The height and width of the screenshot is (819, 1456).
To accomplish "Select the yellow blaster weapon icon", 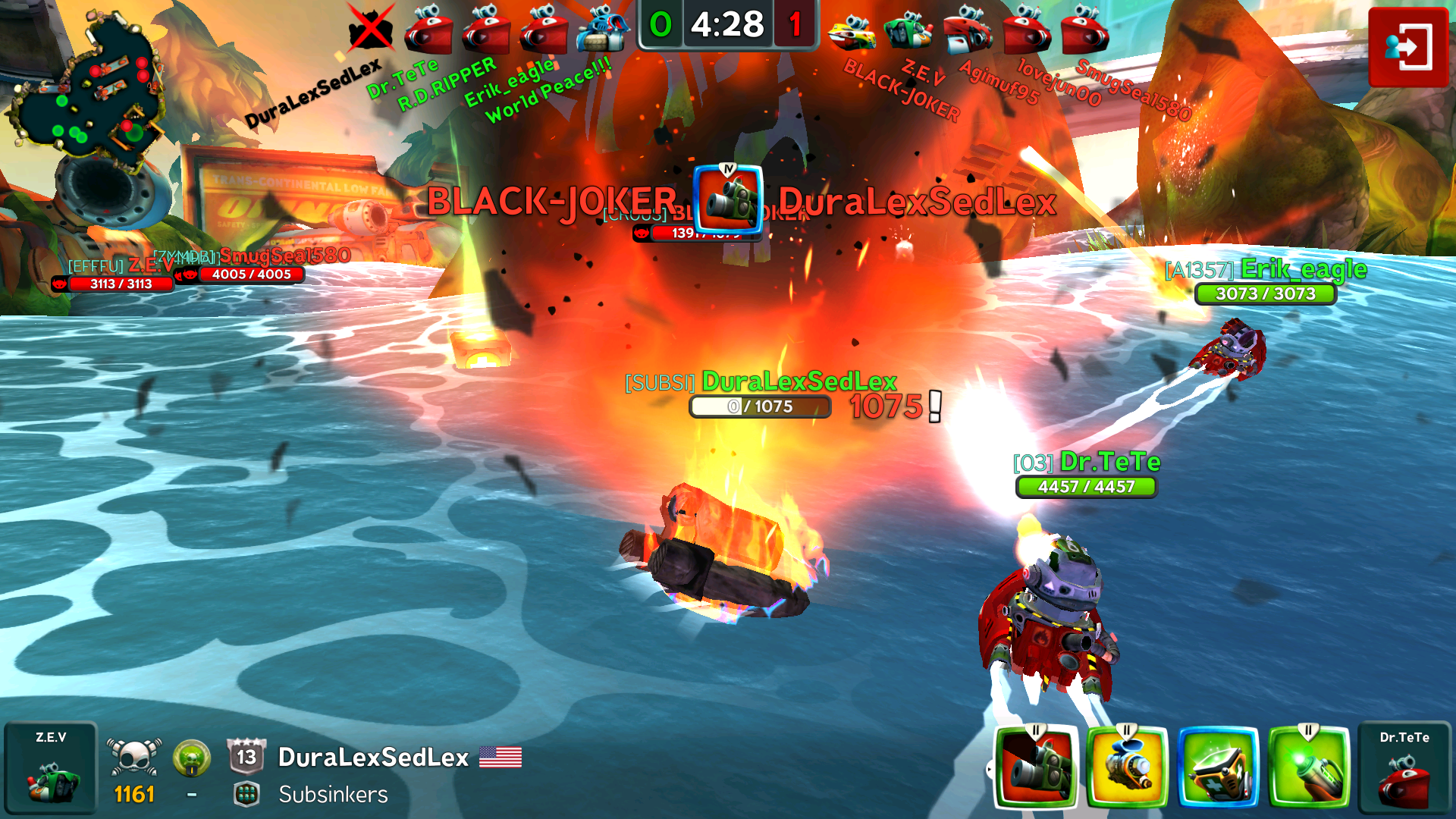I will click(x=1128, y=767).
